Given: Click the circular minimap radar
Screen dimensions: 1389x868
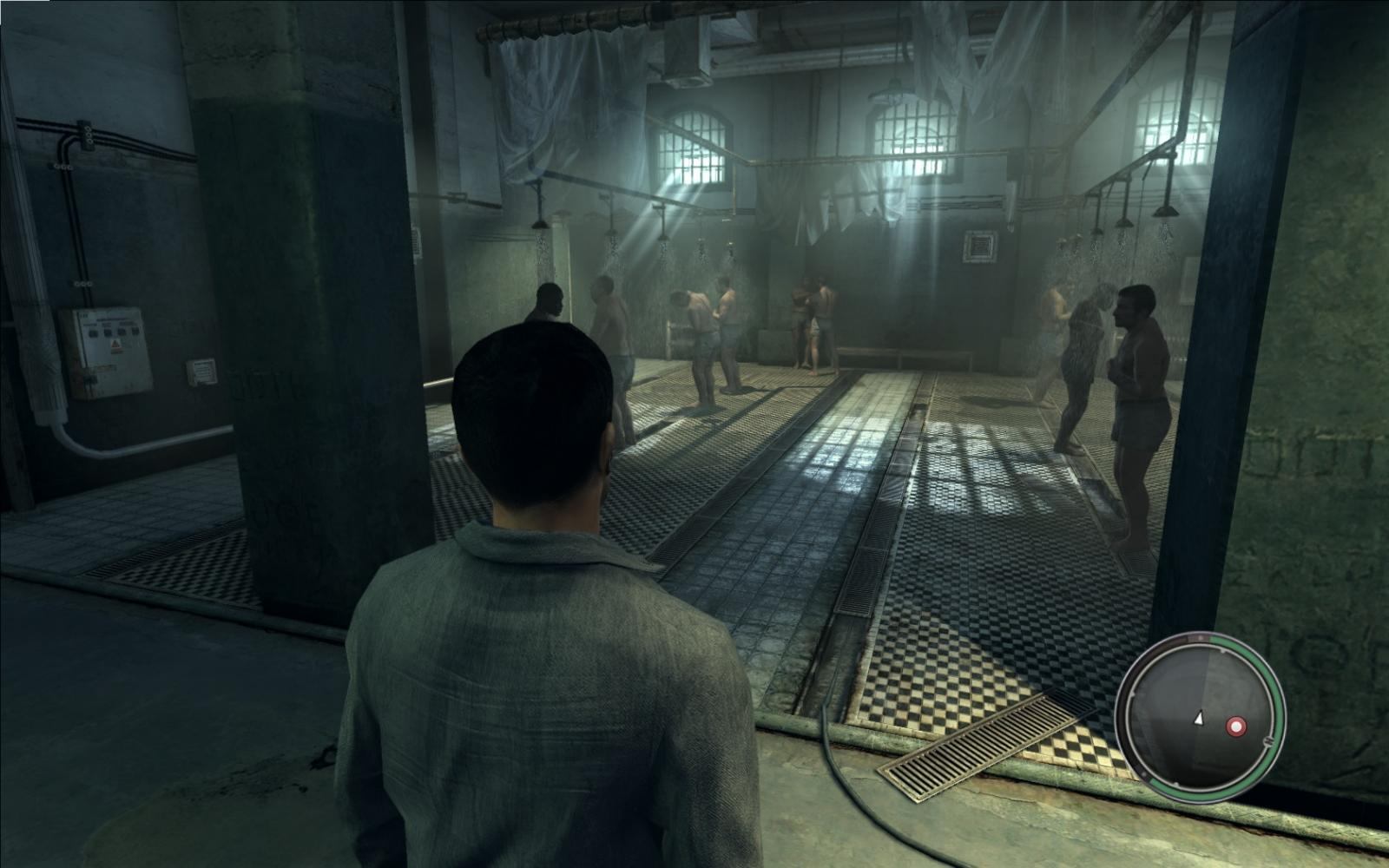Looking at the screenshot, I should tap(1200, 715).
